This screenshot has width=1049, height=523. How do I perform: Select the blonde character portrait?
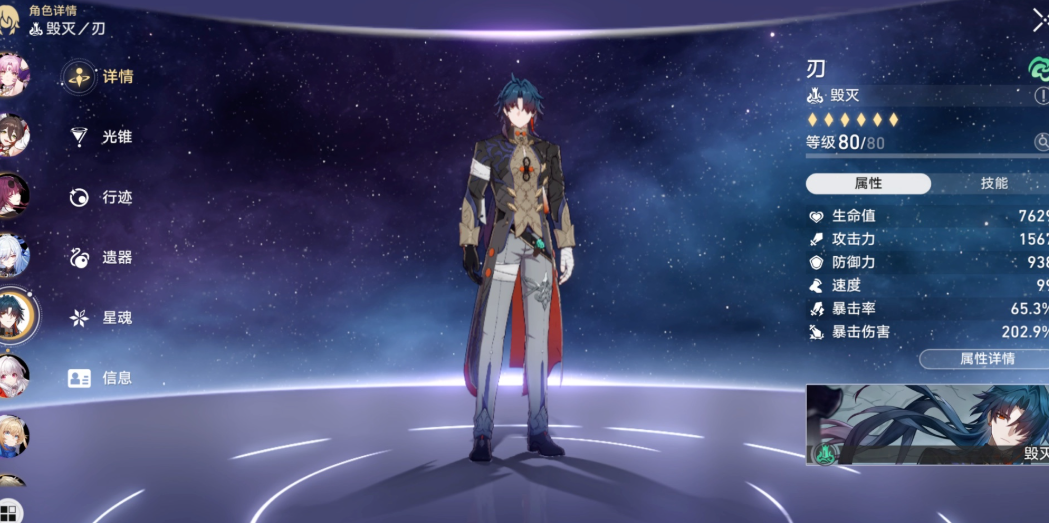point(13,435)
